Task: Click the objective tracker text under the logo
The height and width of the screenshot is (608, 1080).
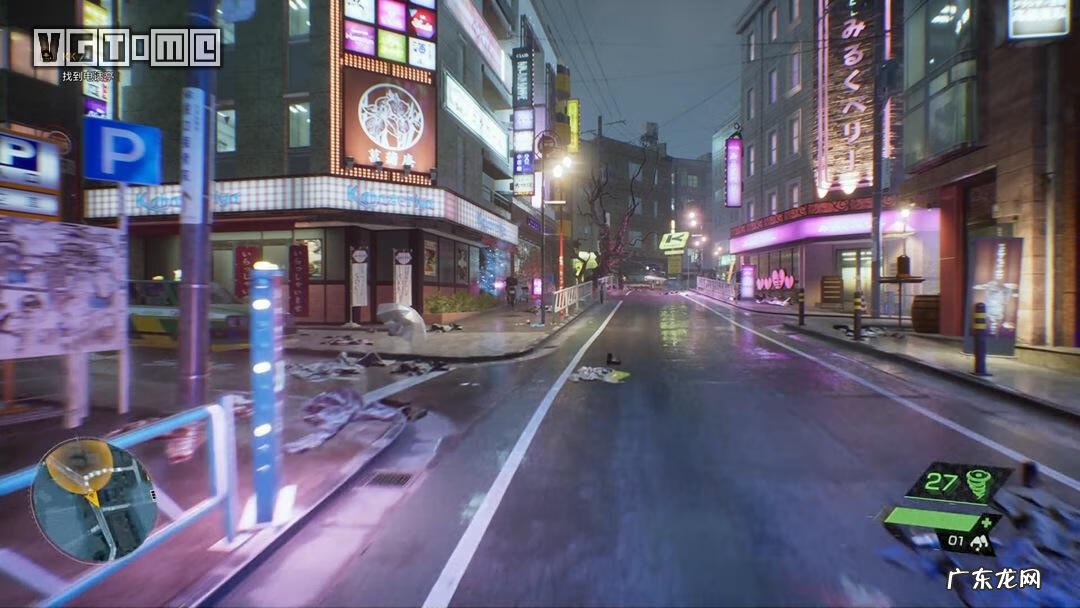Action: tap(88, 76)
